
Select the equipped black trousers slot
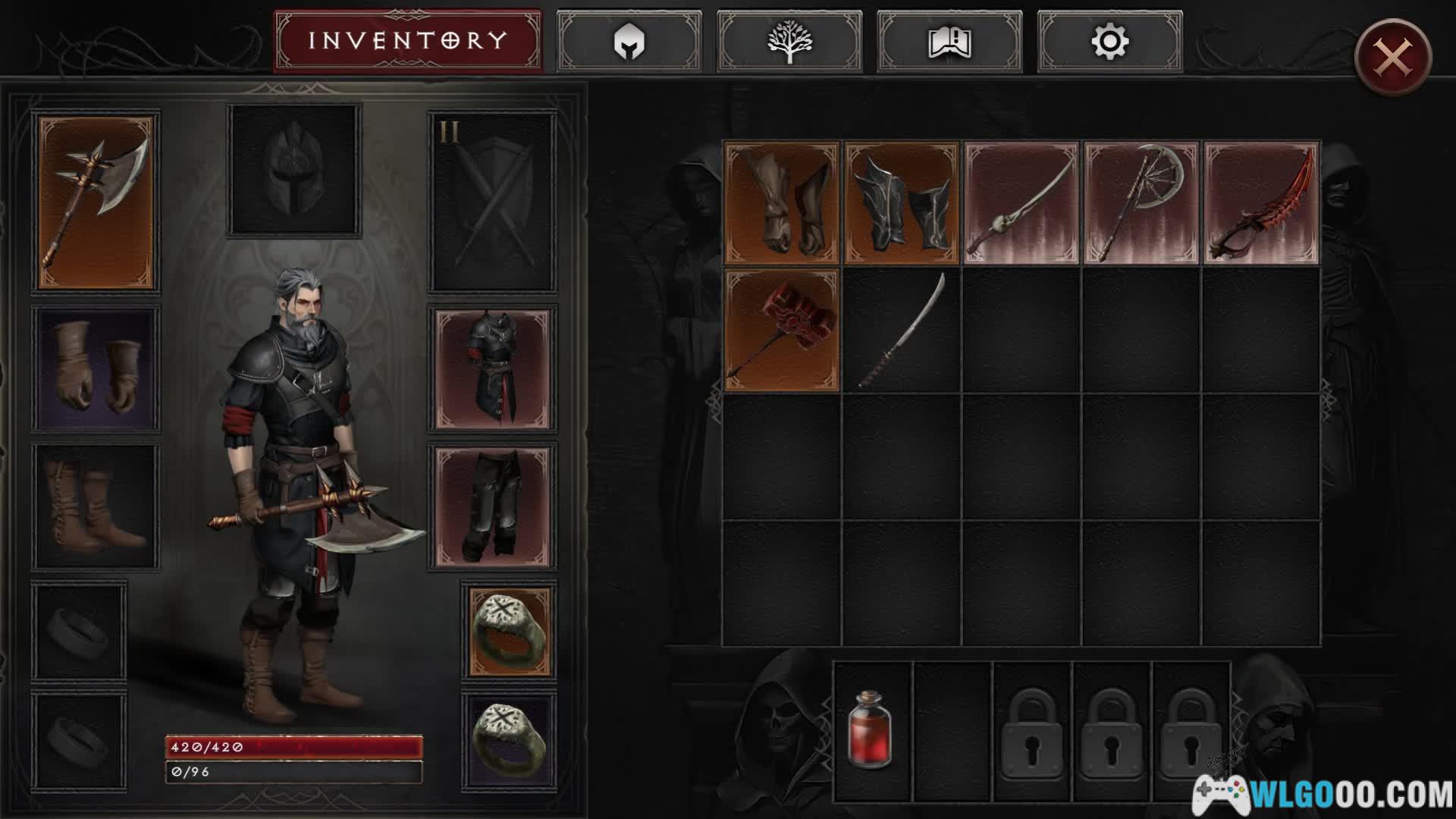click(492, 506)
